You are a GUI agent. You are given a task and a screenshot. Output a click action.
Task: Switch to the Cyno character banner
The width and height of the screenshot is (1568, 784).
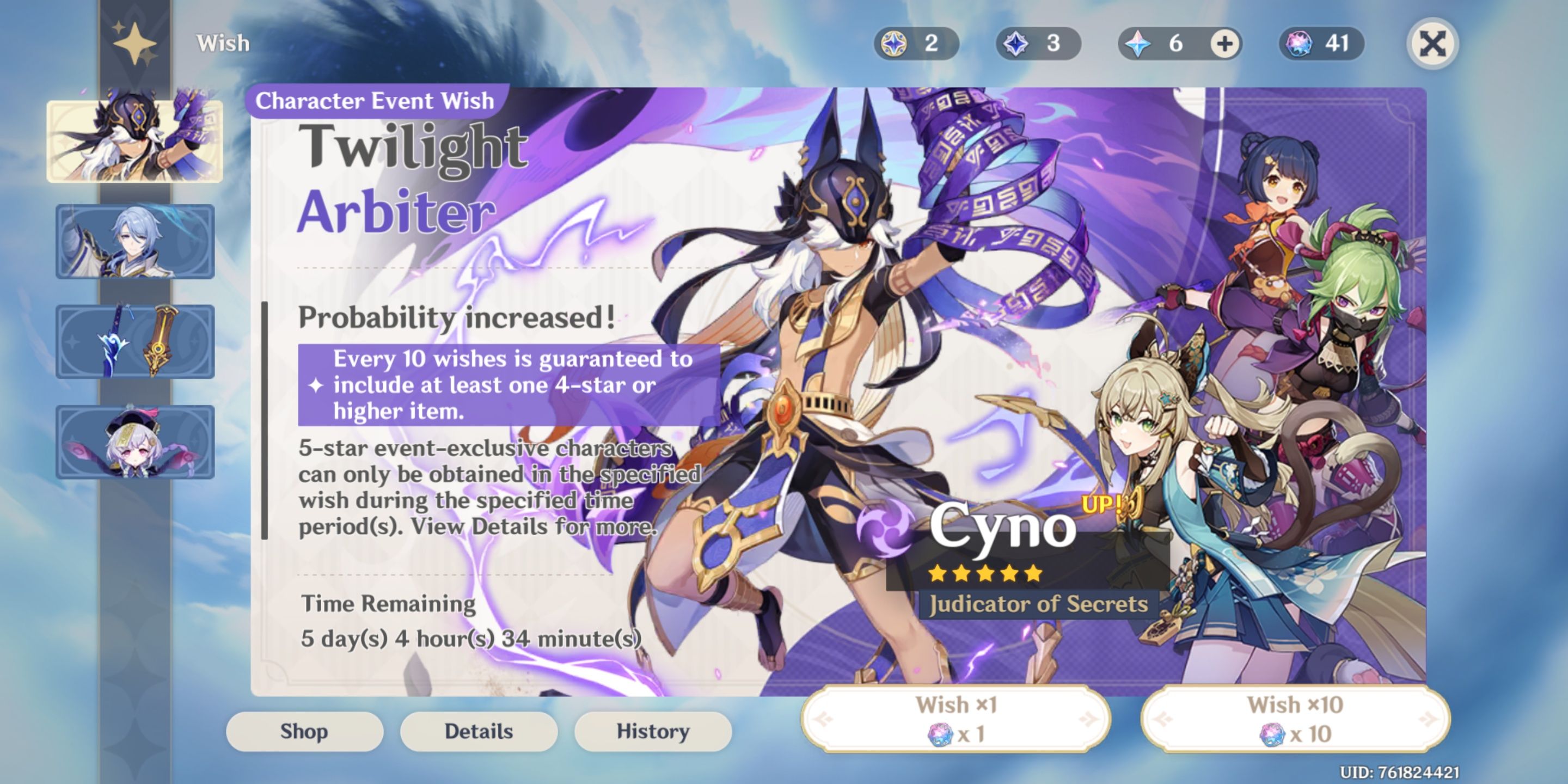tap(135, 139)
